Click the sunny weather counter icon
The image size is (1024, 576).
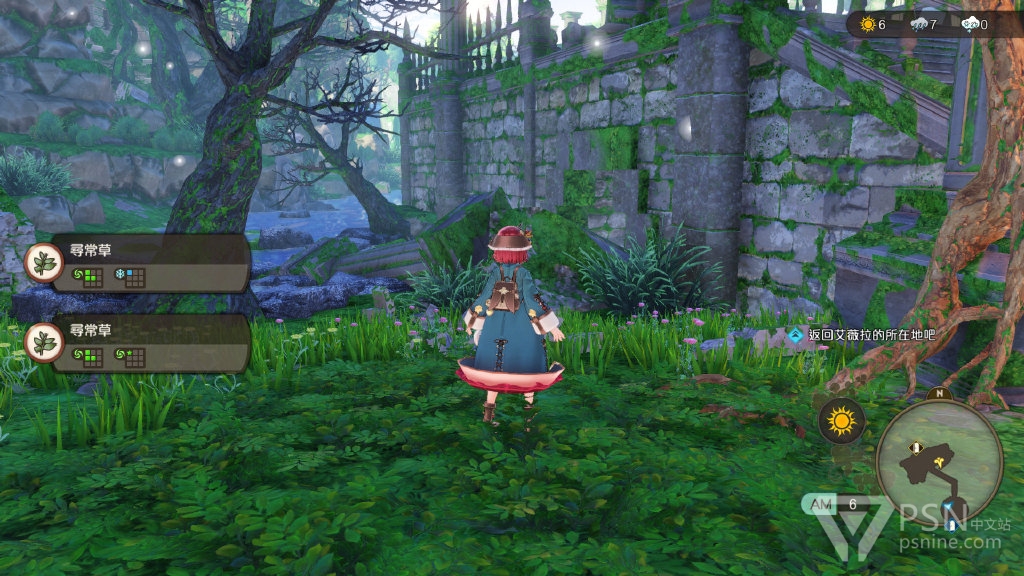click(867, 24)
